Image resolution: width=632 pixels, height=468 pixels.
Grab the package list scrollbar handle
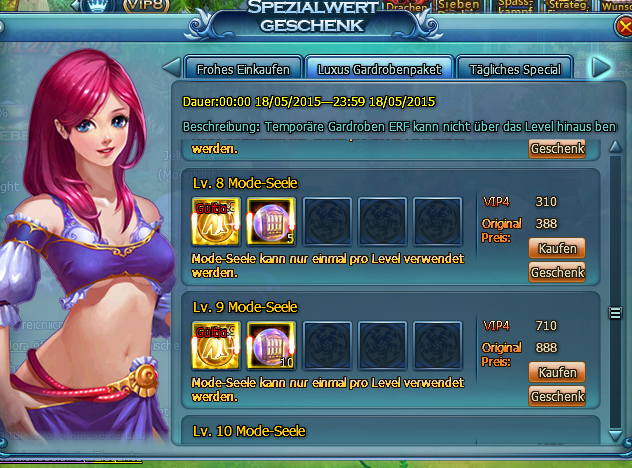coord(617,314)
